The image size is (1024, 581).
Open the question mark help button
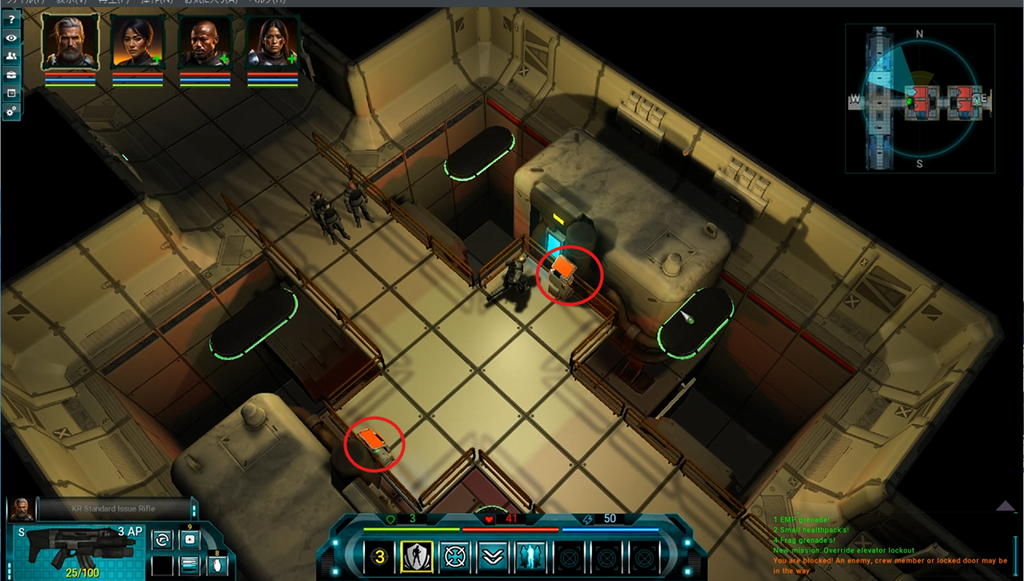point(11,20)
